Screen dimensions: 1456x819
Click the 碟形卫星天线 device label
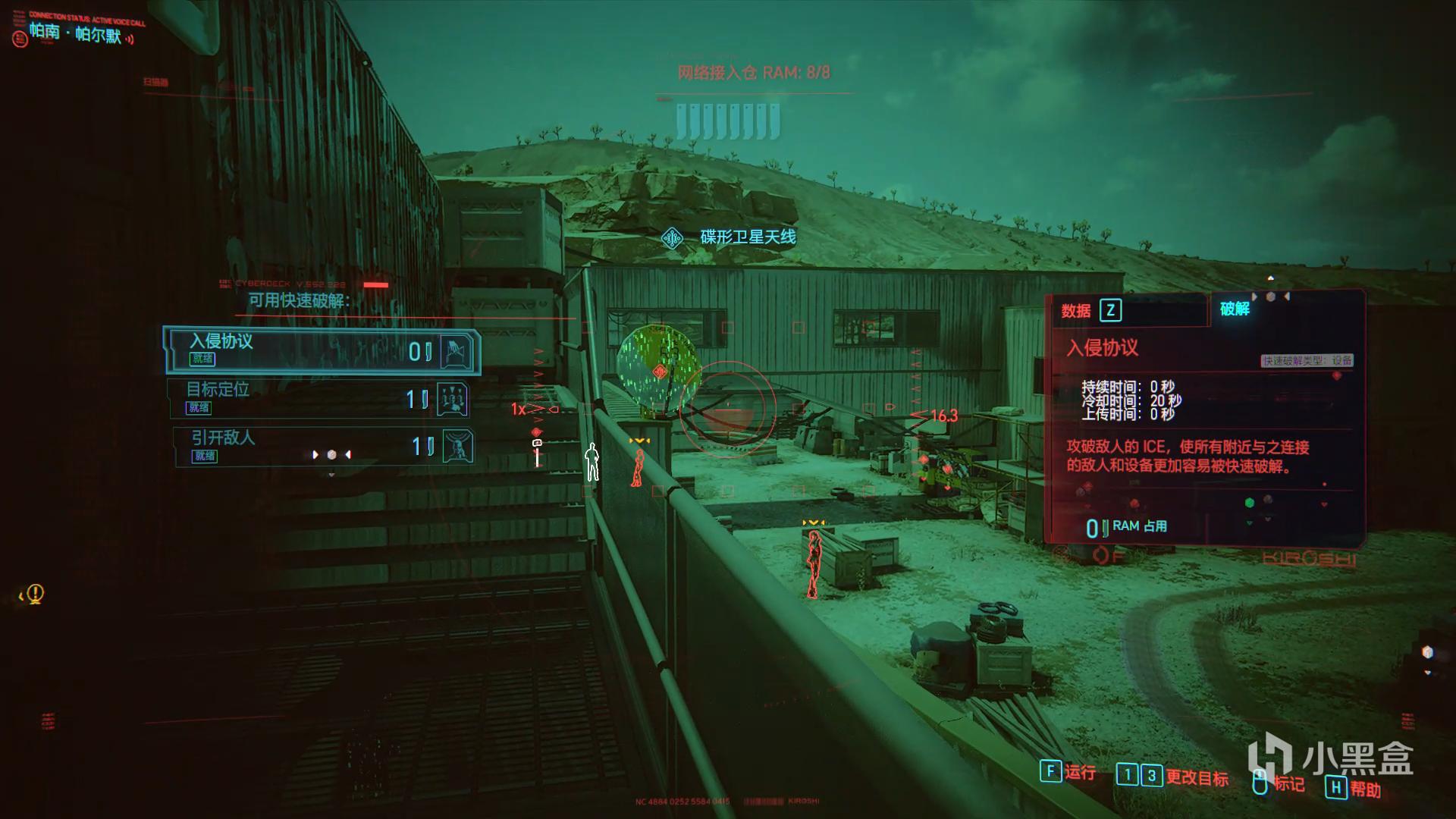click(x=747, y=237)
